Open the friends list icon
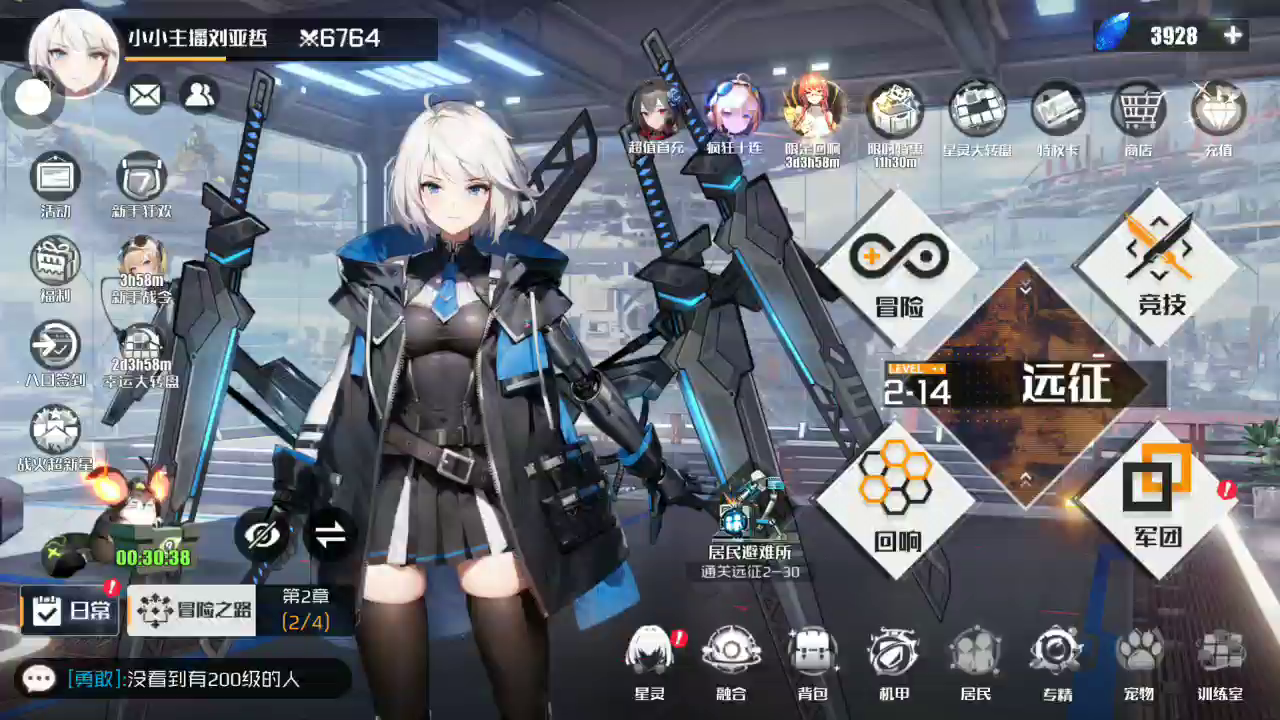The width and height of the screenshot is (1280, 720). 200,95
